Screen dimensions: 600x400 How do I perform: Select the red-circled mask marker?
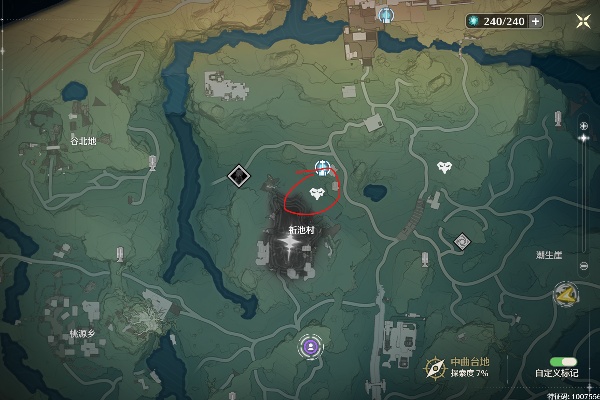[x=318, y=193]
